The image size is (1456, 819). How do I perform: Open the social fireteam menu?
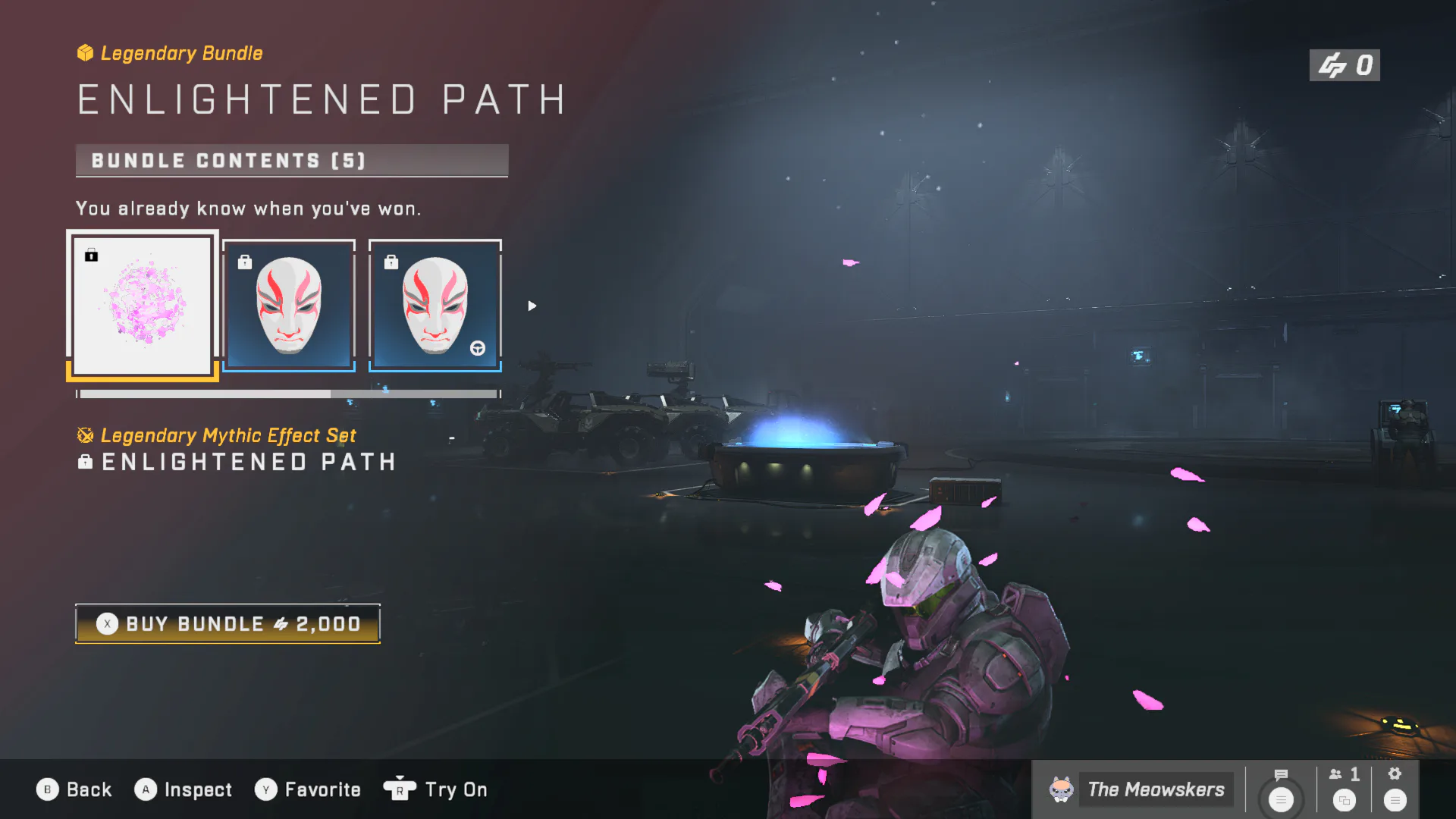click(x=1345, y=789)
